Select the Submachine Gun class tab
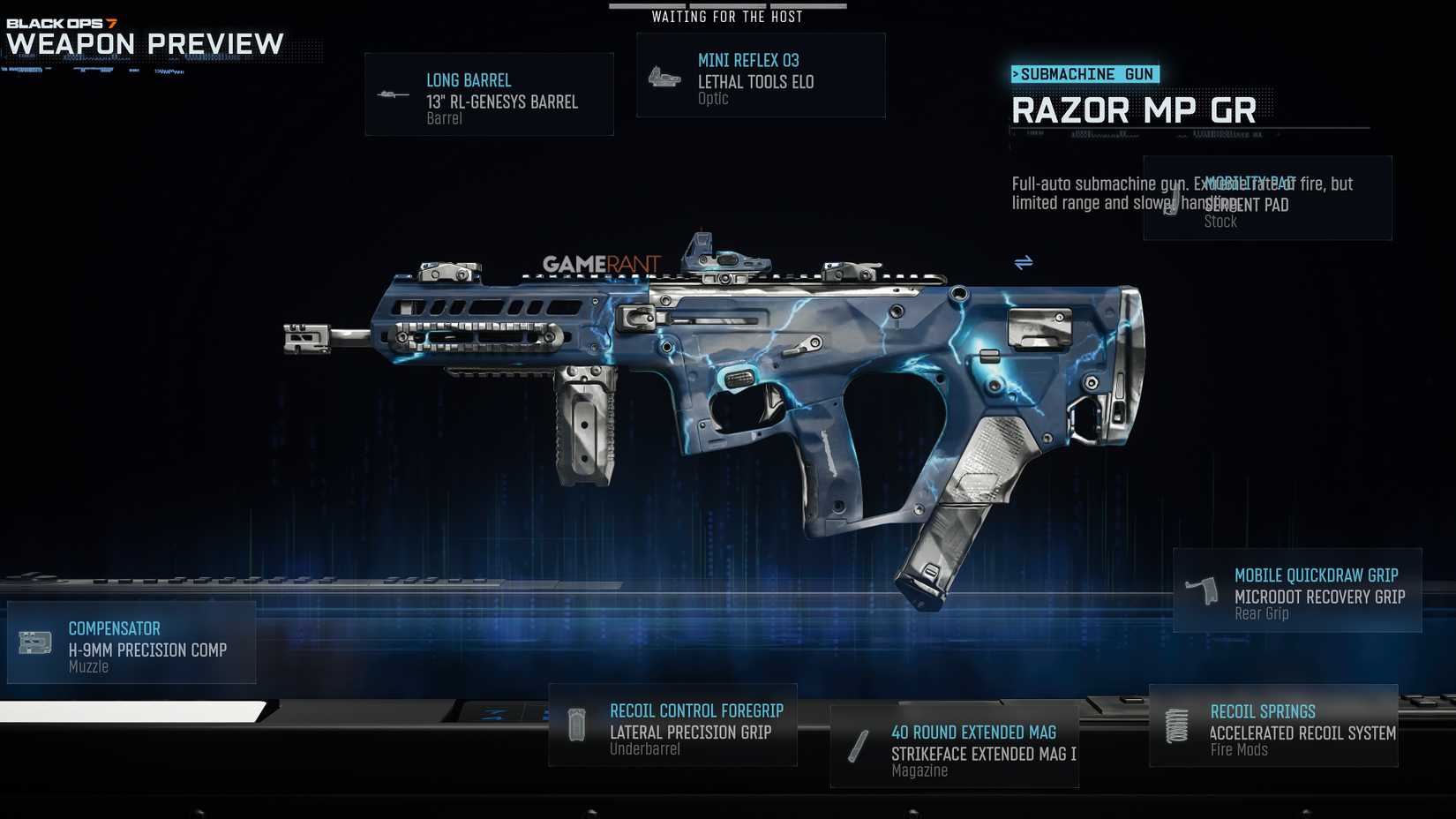This screenshot has width=1456, height=819. coord(1084,74)
